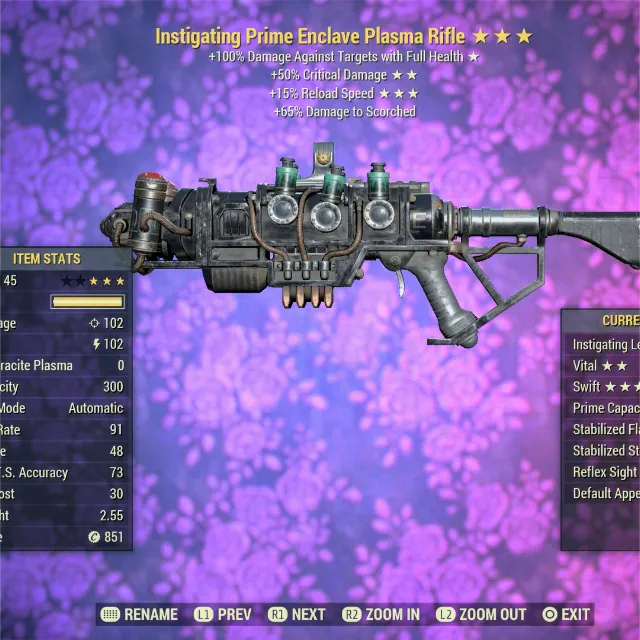Exit the weapon inspect screen
The height and width of the screenshot is (640, 640).
coord(566,614)
